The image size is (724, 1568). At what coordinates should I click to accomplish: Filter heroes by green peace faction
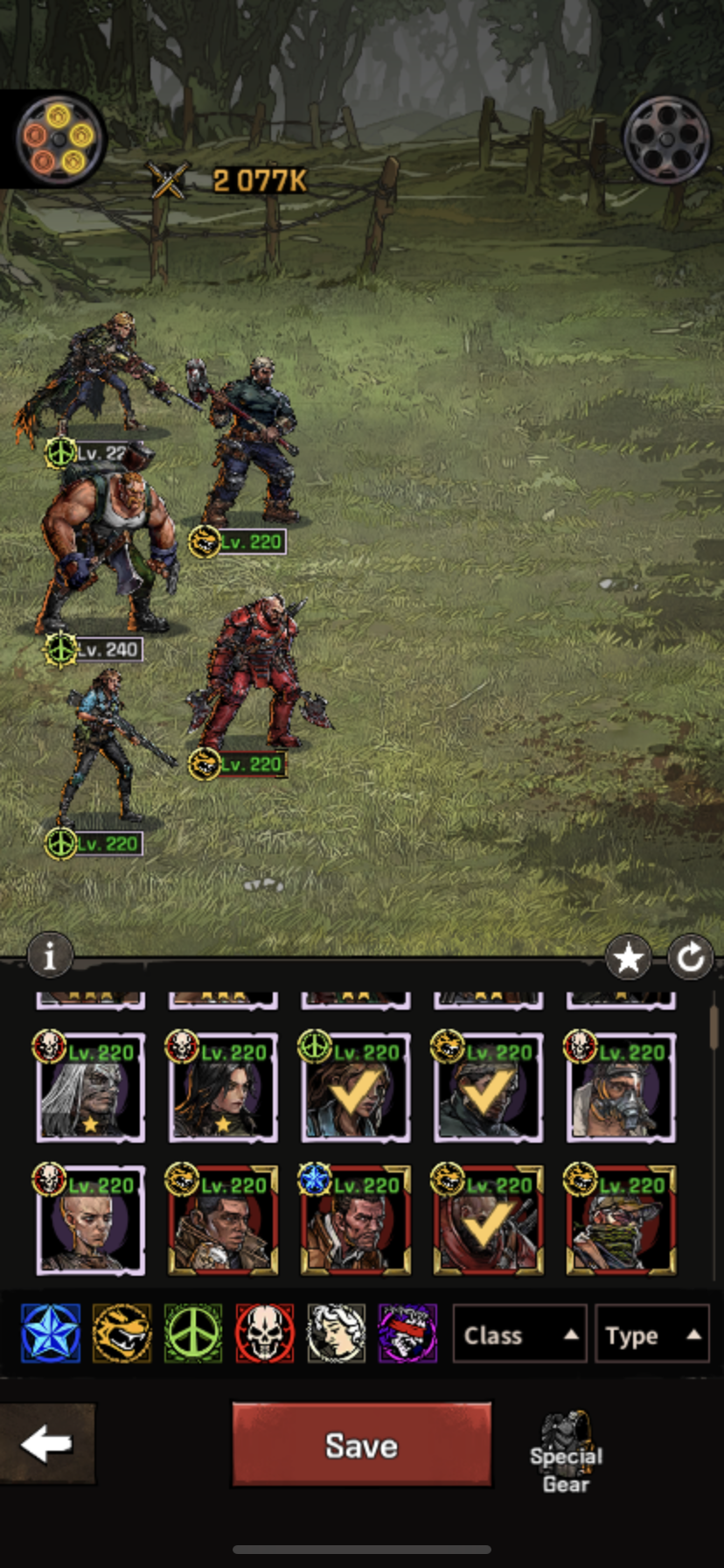click(193, 1333)
